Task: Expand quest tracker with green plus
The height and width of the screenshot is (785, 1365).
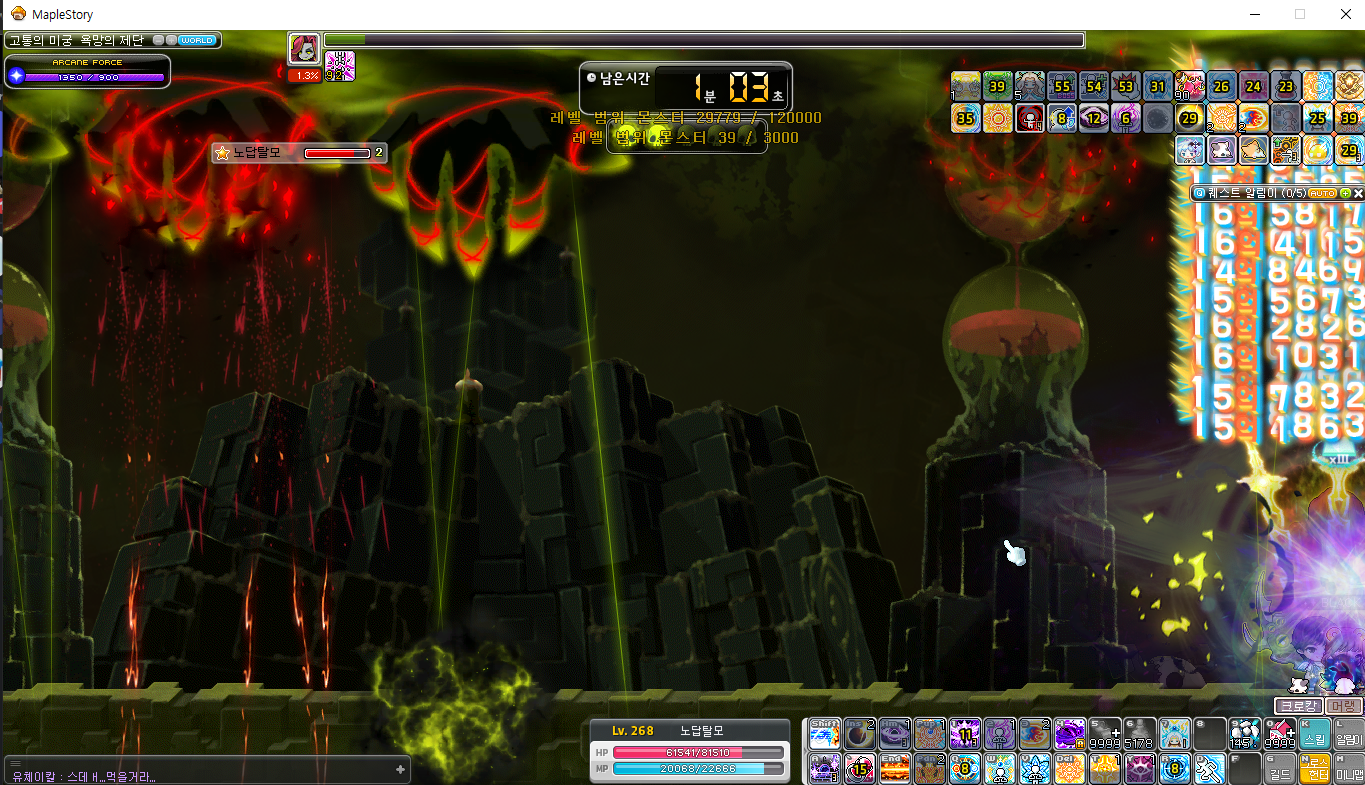Action: pos(1345,192)
